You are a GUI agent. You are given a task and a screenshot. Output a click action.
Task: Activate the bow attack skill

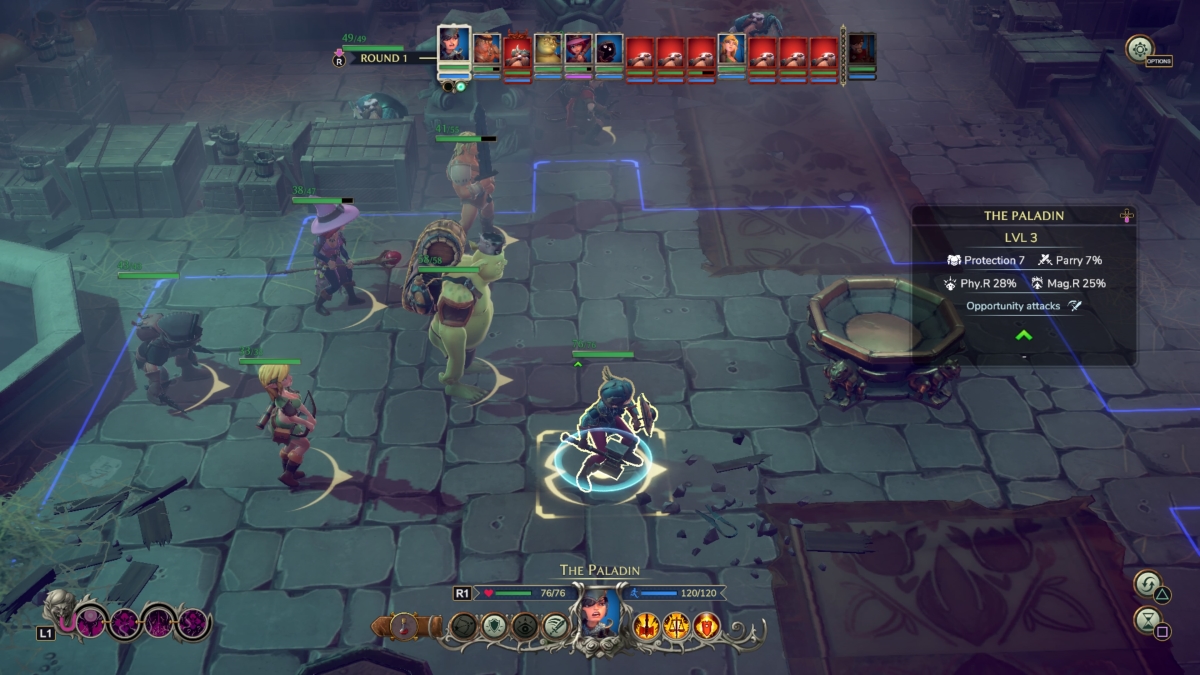[x=463, y=627]
